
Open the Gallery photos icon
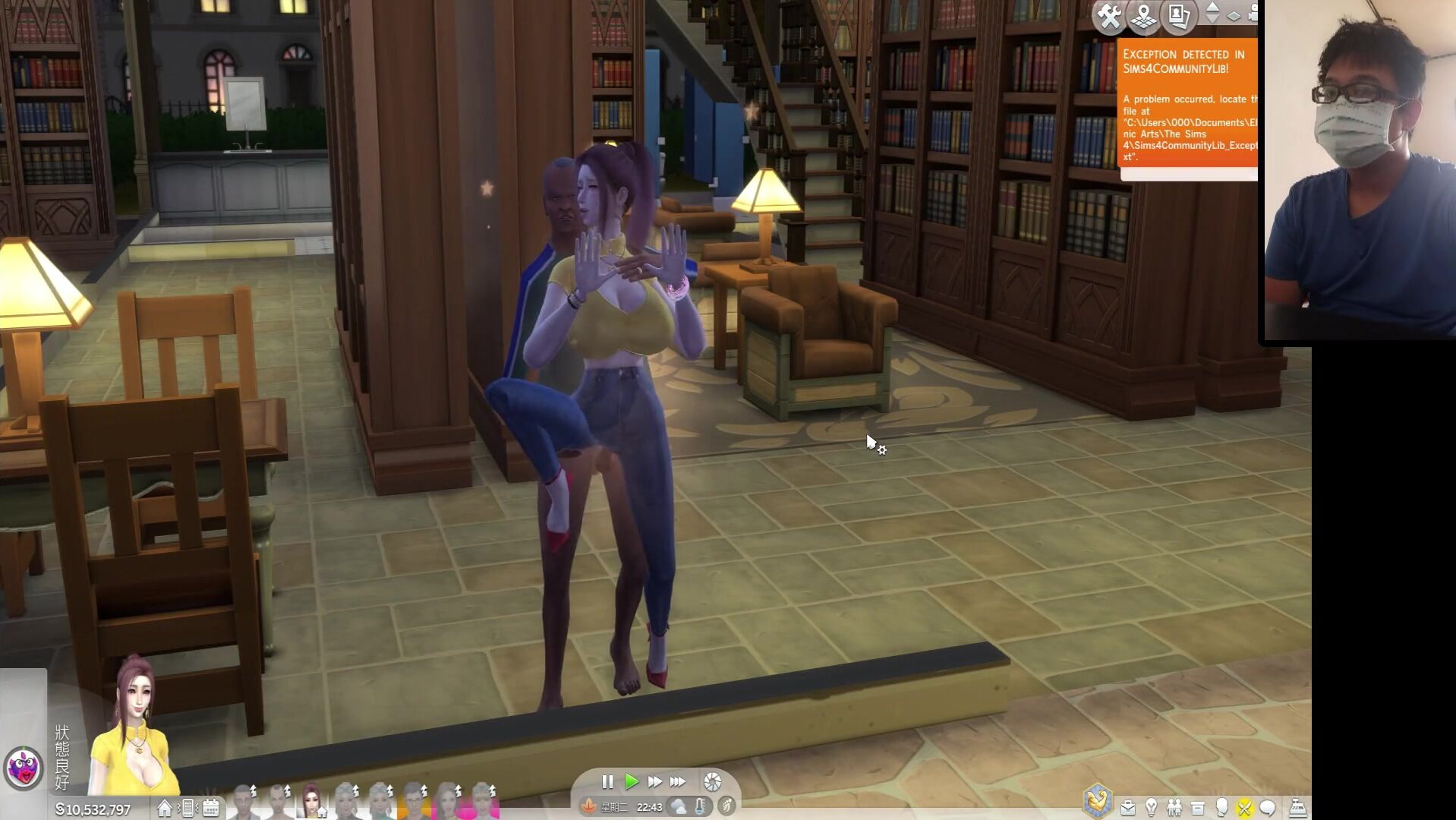(x=1178, y=16)
